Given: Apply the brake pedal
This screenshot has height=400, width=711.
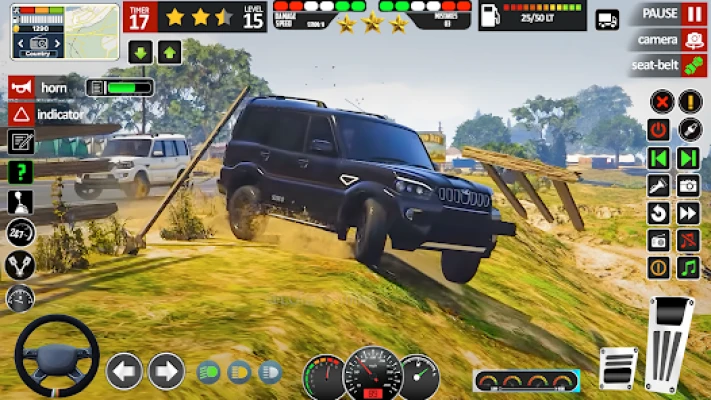Looking at the screenshot, I should tap(617, 366).
